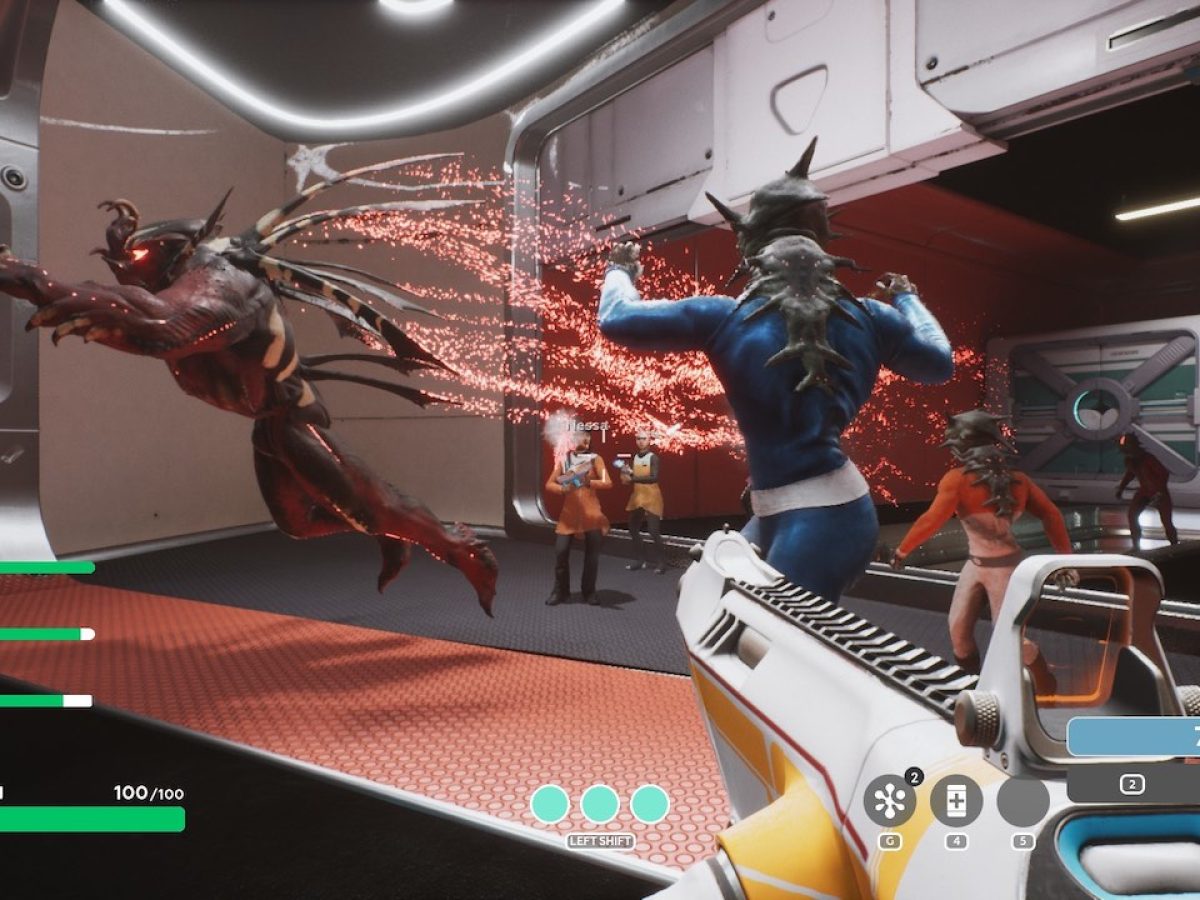The height and width of the screenshot is (900, 1200).
Task: Use the medkit item slot
Action: coord(956,801)
